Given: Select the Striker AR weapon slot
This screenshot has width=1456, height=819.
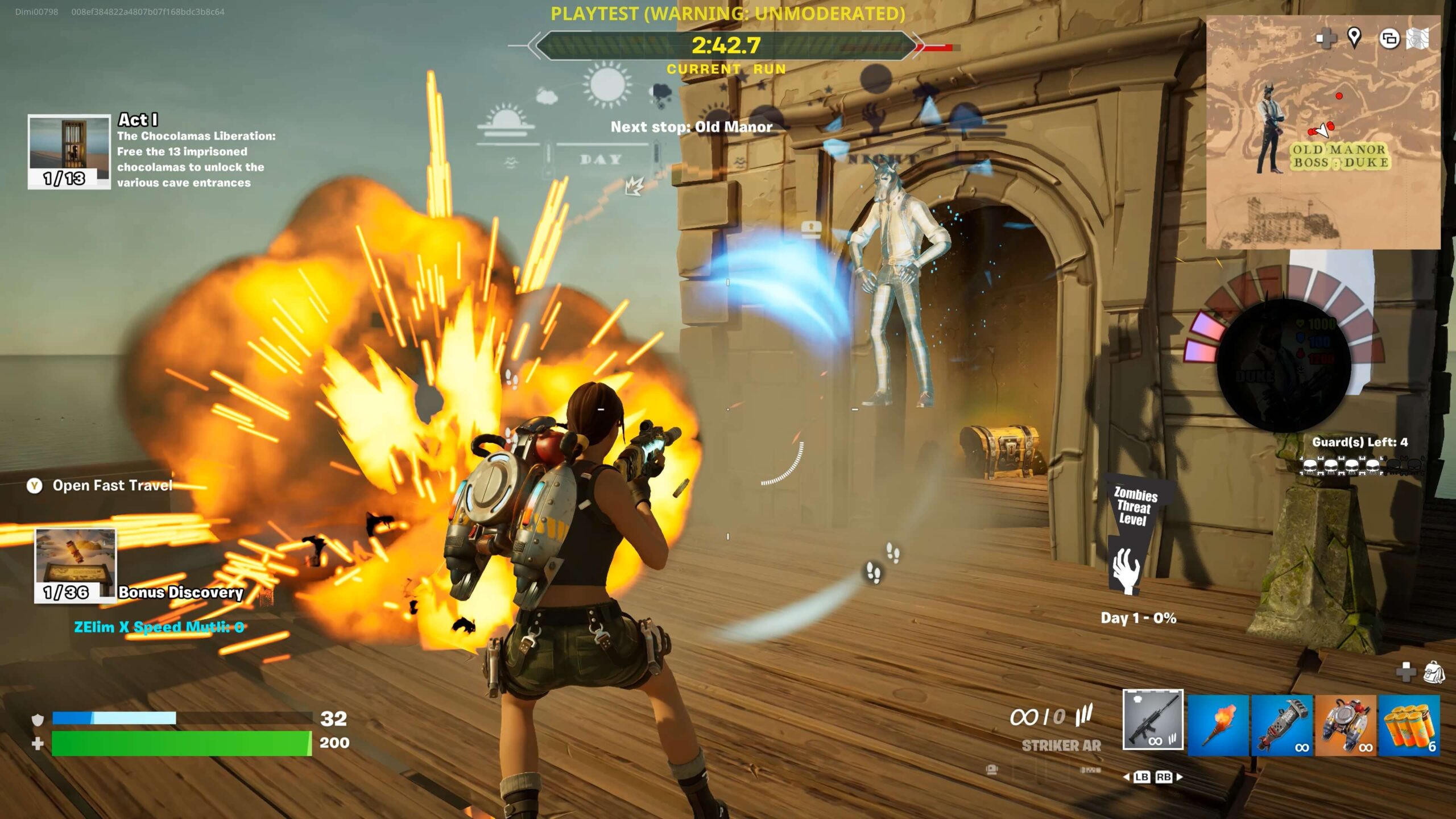Looking at the screenshot, I should point(1153,719).
